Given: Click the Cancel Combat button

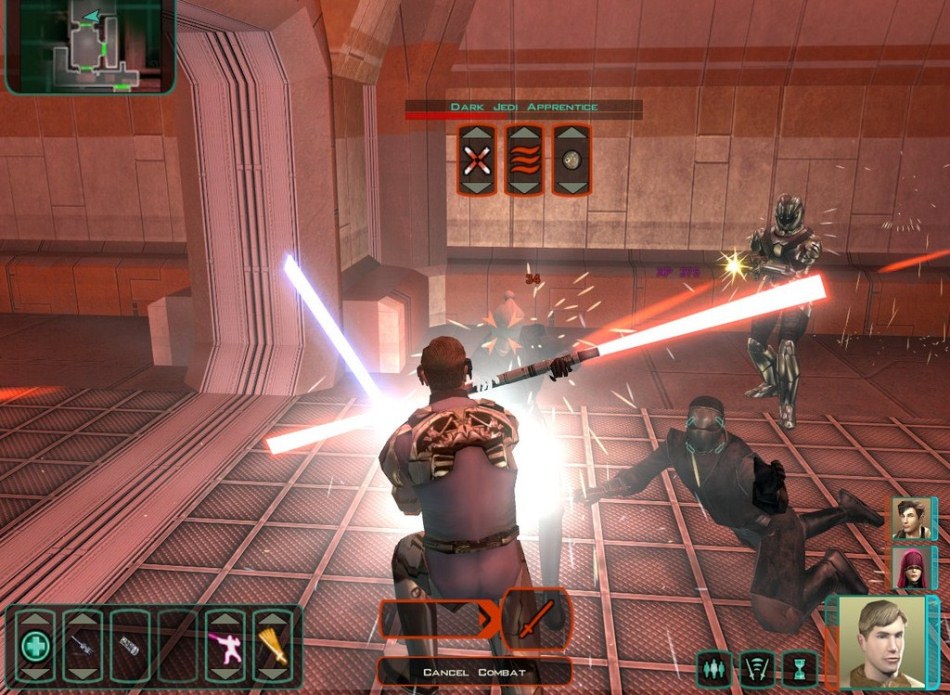Looking at the screenshot, I should (x=474, y=672).
